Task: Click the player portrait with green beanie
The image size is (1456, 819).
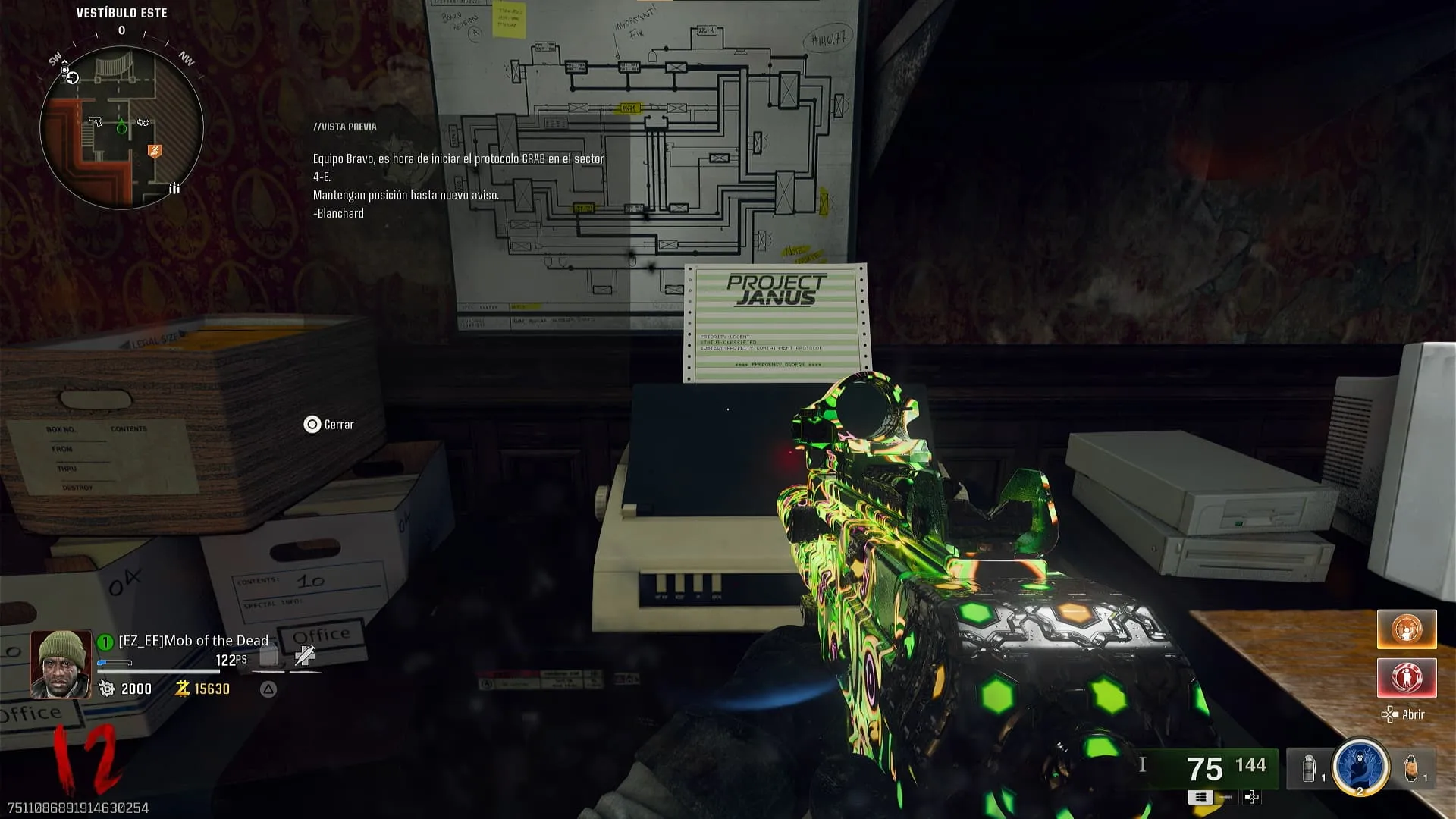Action: coord(61,664)
